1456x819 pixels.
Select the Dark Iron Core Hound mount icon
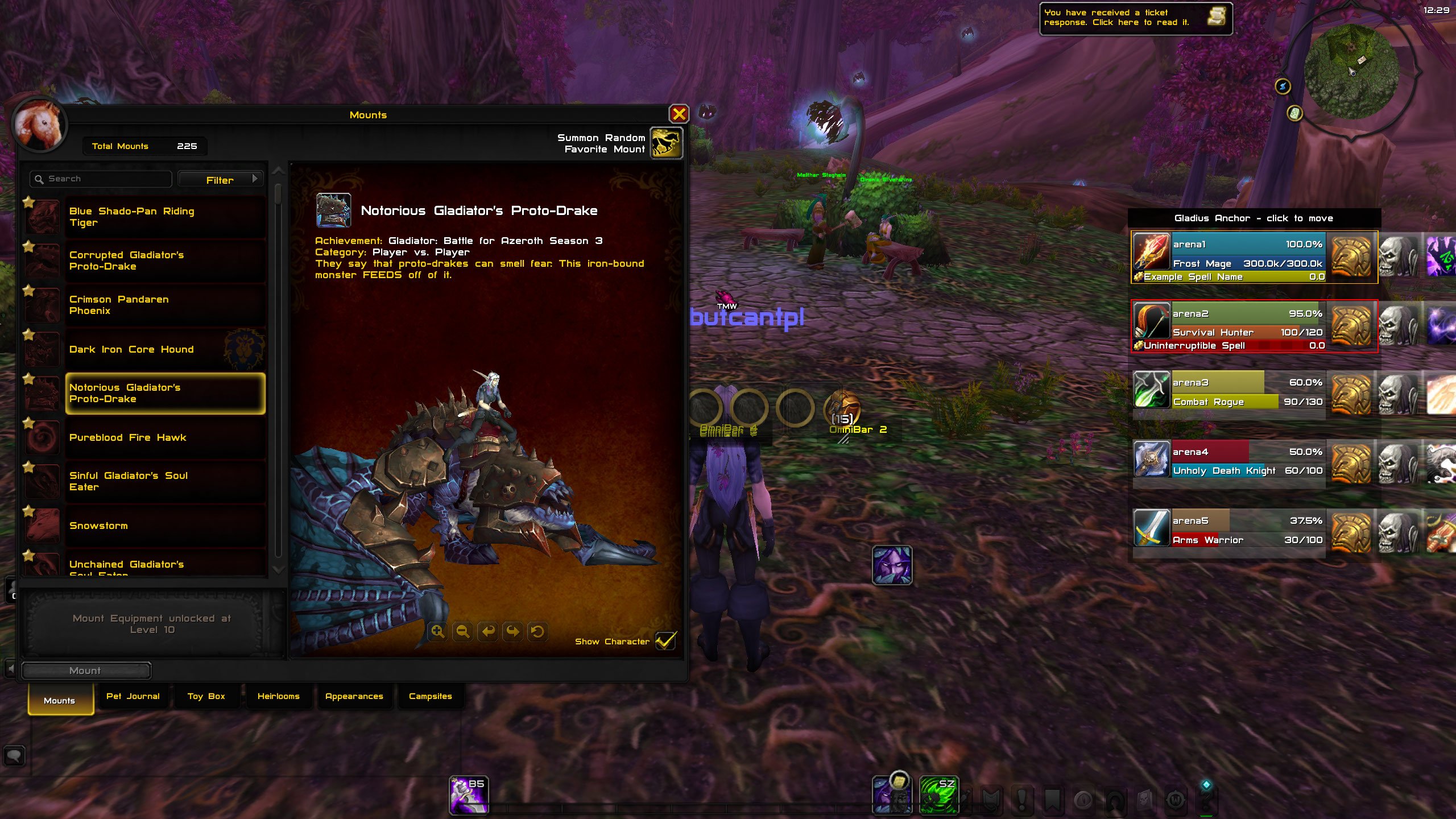point(43,350)
